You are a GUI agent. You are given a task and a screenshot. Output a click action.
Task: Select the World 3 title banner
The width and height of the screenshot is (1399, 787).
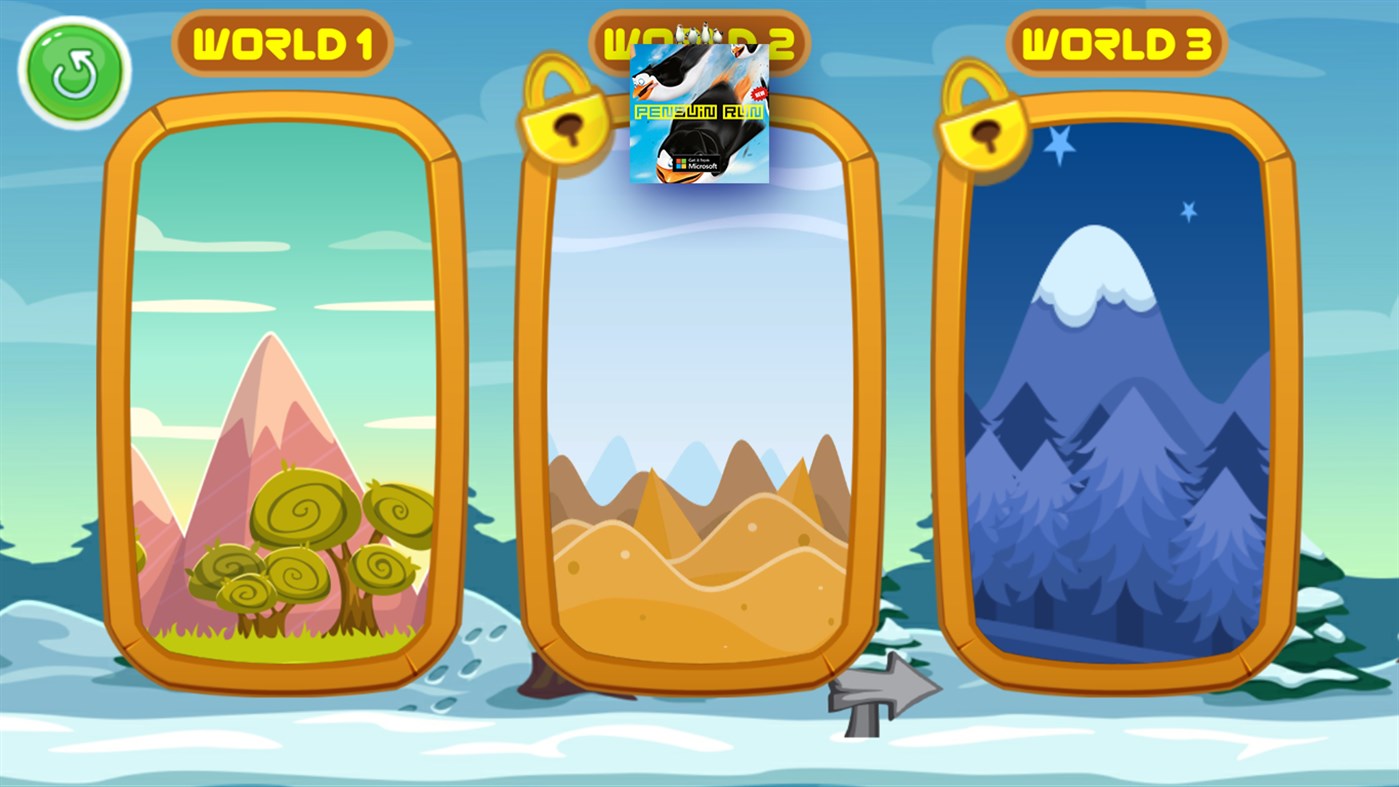(1119, 43)
